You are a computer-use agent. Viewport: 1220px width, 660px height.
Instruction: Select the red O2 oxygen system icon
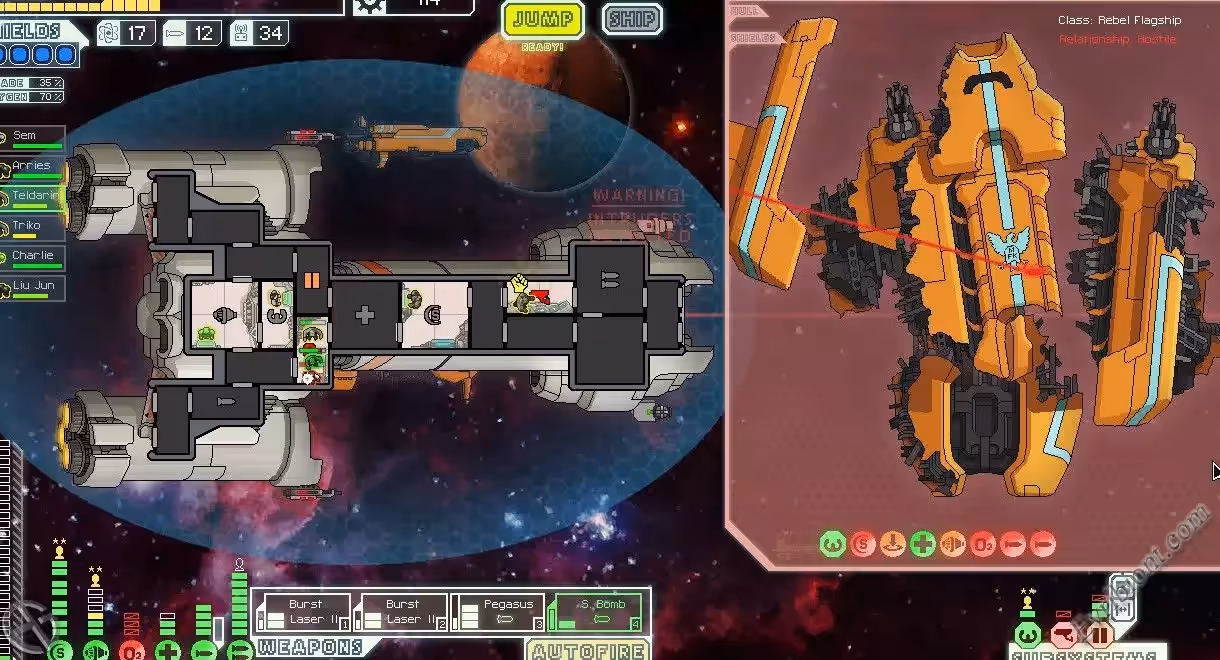[132, 650]
